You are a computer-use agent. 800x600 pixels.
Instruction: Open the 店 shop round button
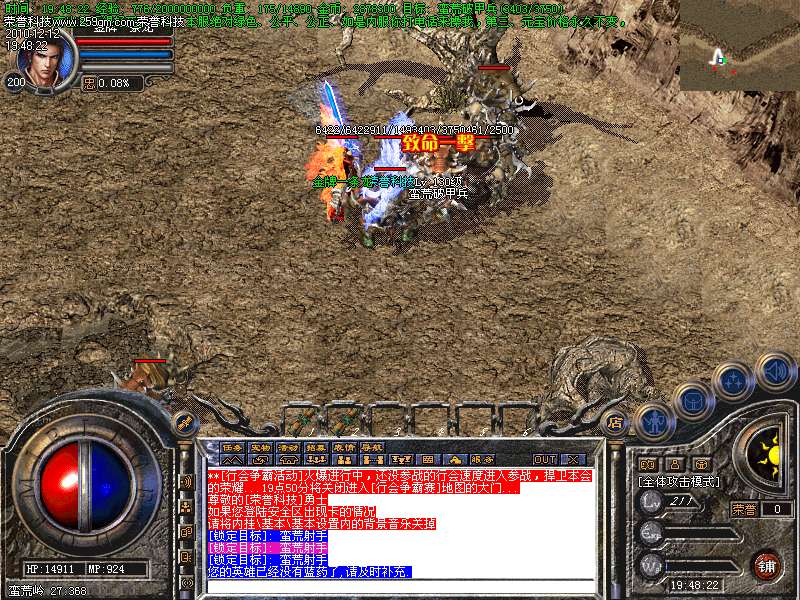click(x=616, y=421)
